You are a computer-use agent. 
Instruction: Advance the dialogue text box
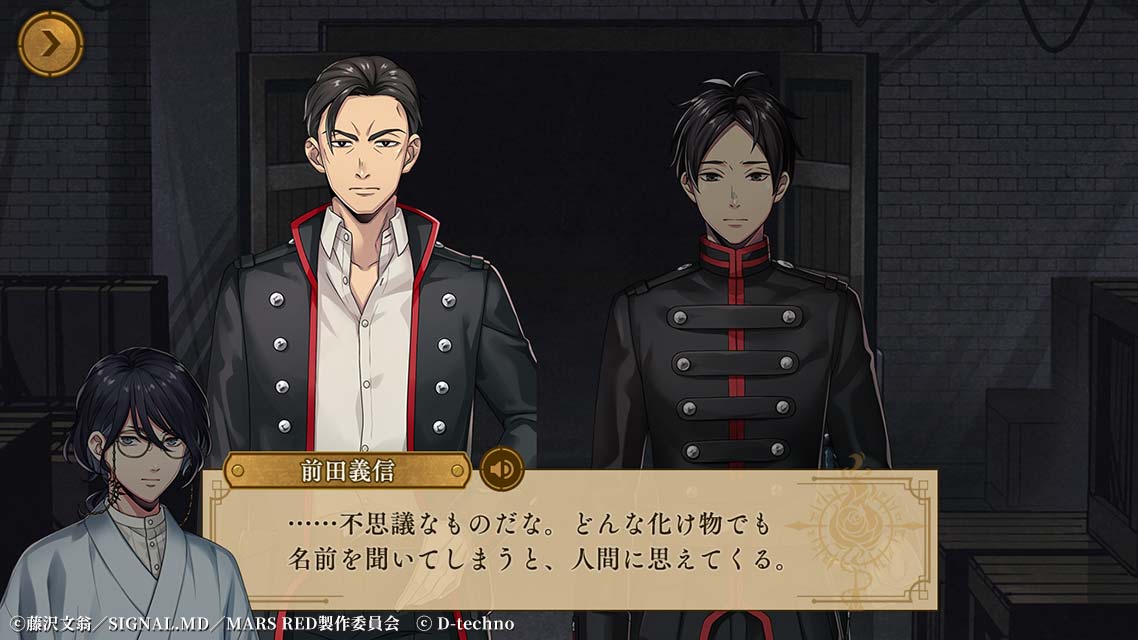tap(570, 543)
